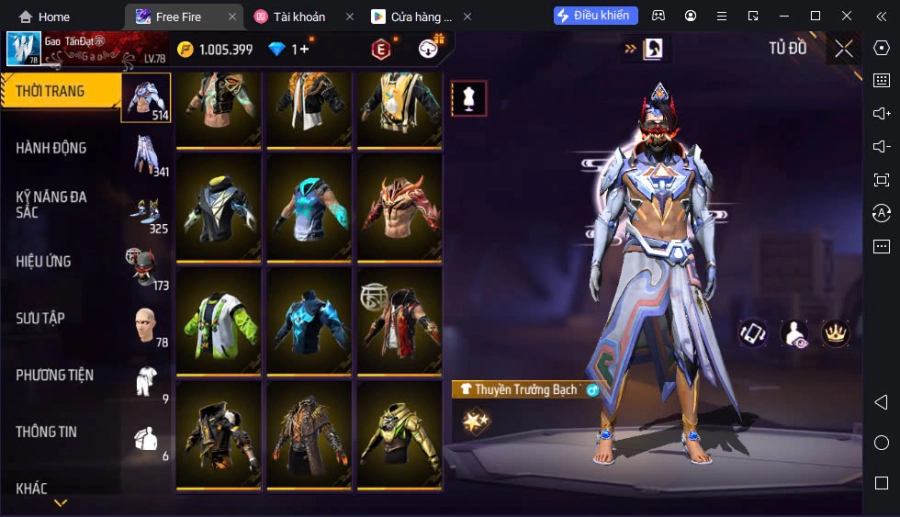
Task: Close the TỦ ĐỒ wardrobe screen
Action: [x=844, y=48]
